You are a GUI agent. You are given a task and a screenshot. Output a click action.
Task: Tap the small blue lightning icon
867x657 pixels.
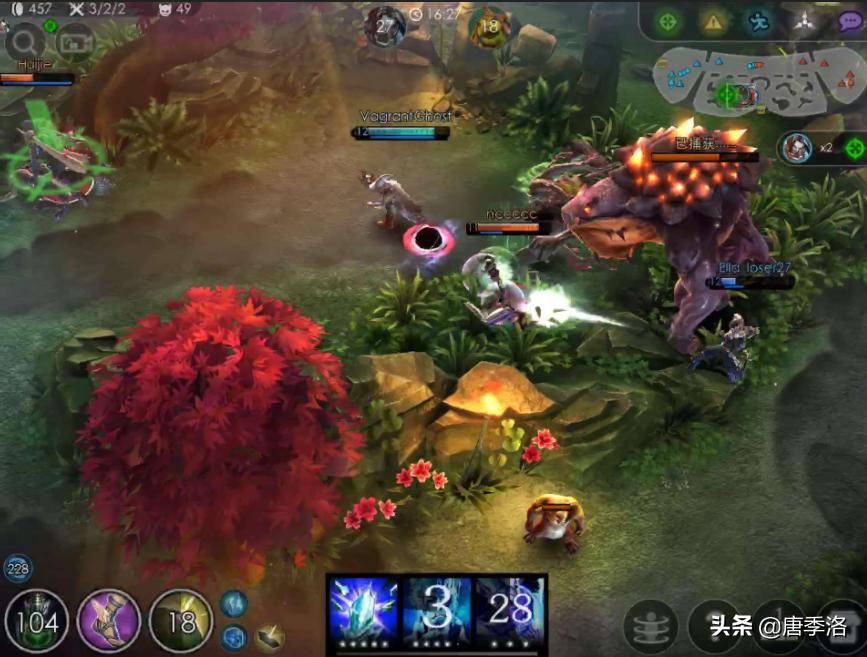(233, 603)
